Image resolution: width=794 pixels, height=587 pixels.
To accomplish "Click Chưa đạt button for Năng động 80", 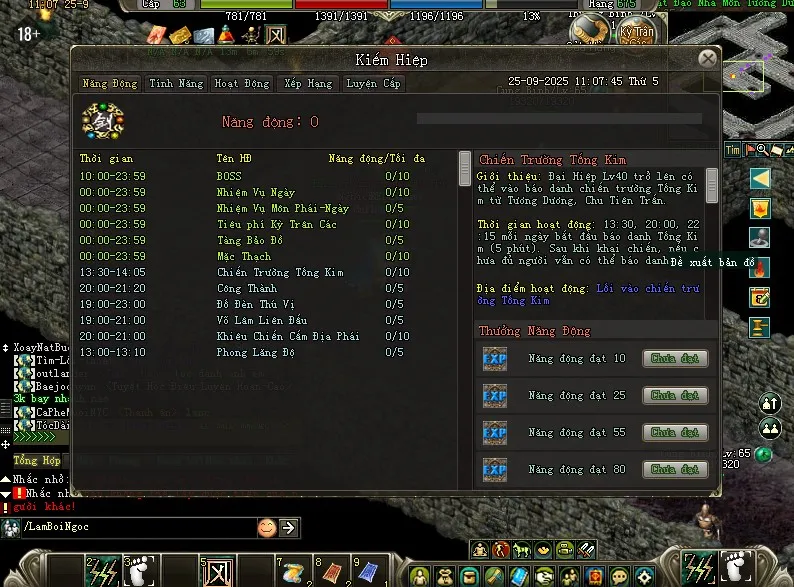I will 675,469.
